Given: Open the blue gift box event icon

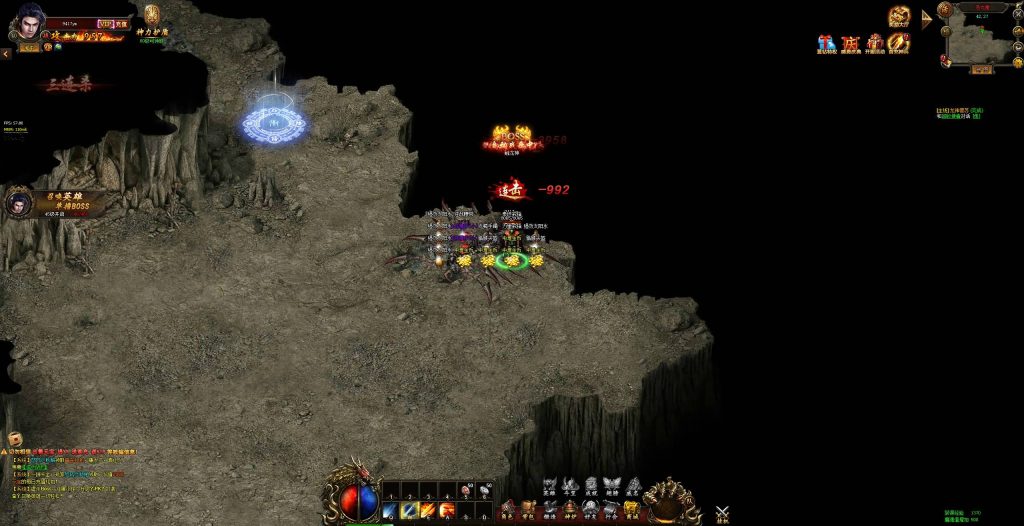Looking at the screenshot, I should (x=826, y=43).
